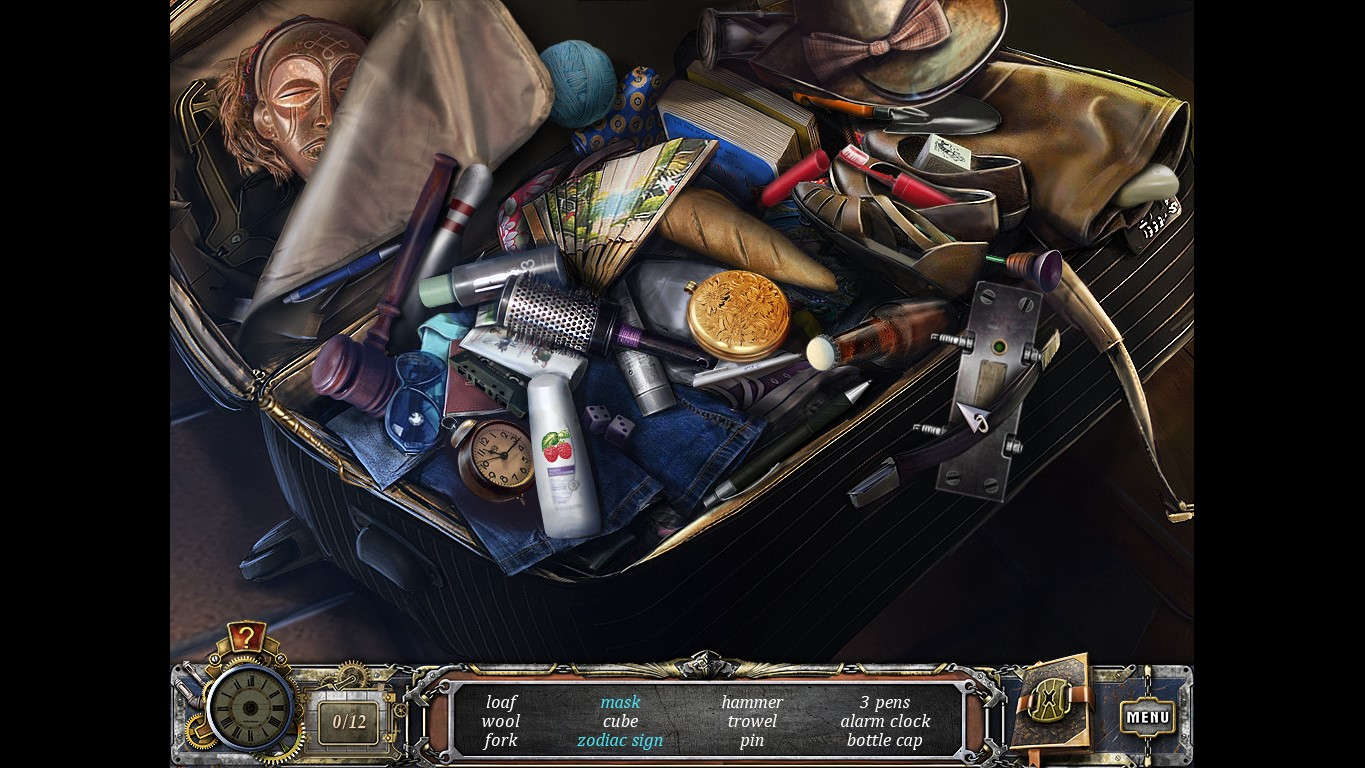
Task: Click the steampunk clock timer dial
Action: point(247,712)
